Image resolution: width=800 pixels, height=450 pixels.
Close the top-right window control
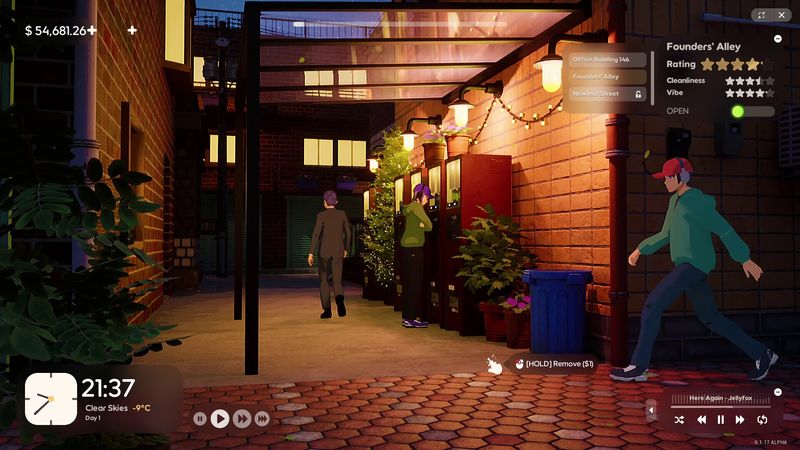[781, 15]
